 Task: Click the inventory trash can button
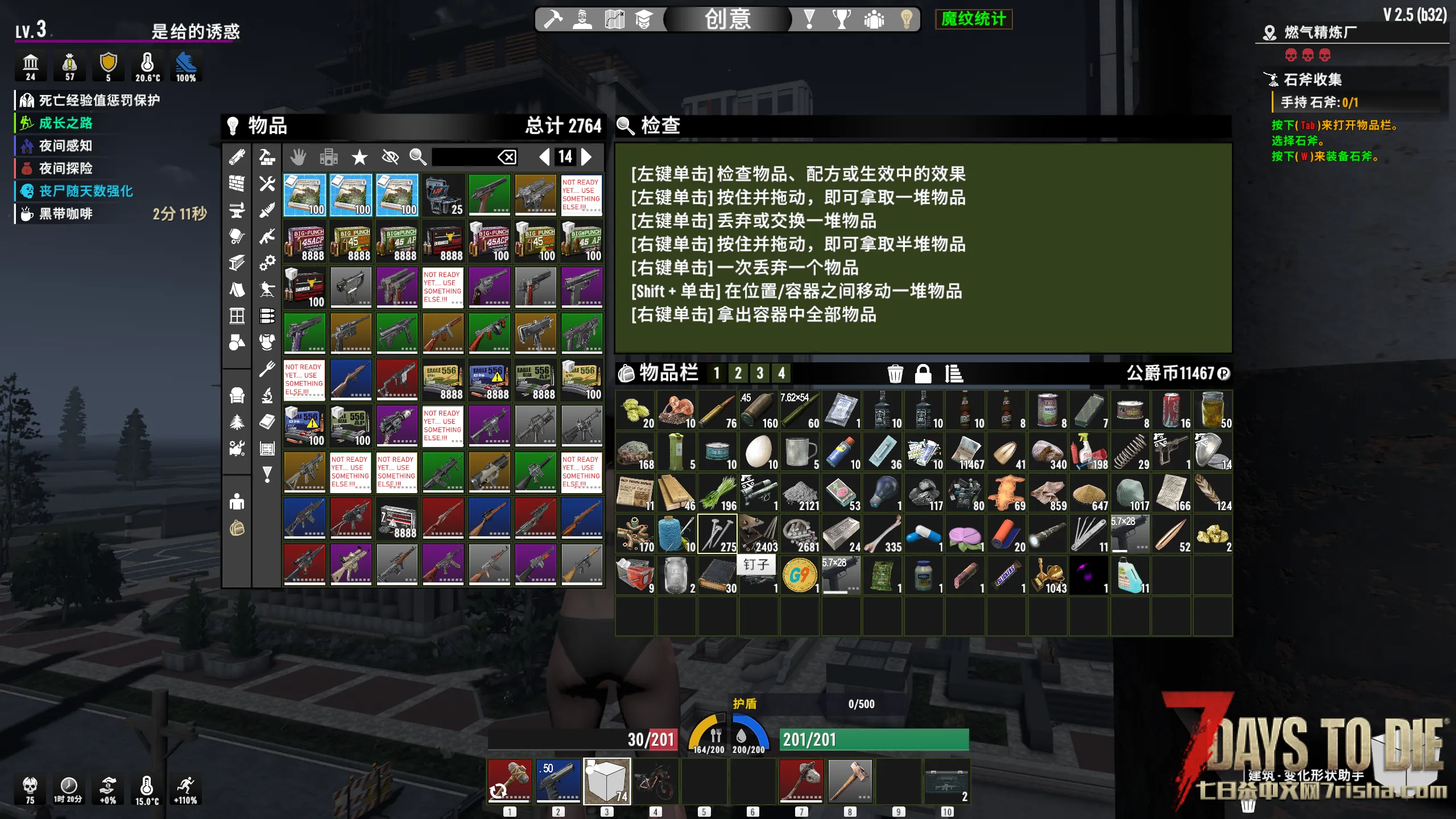point(895,374)
